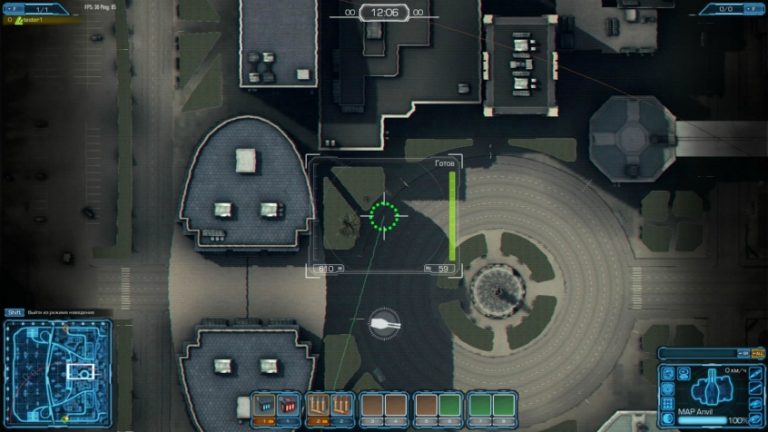The height and width of the screenshot is (432, 768).
Task: Click the crescent icon in the vehicle panel
Action: coord(669,416)
